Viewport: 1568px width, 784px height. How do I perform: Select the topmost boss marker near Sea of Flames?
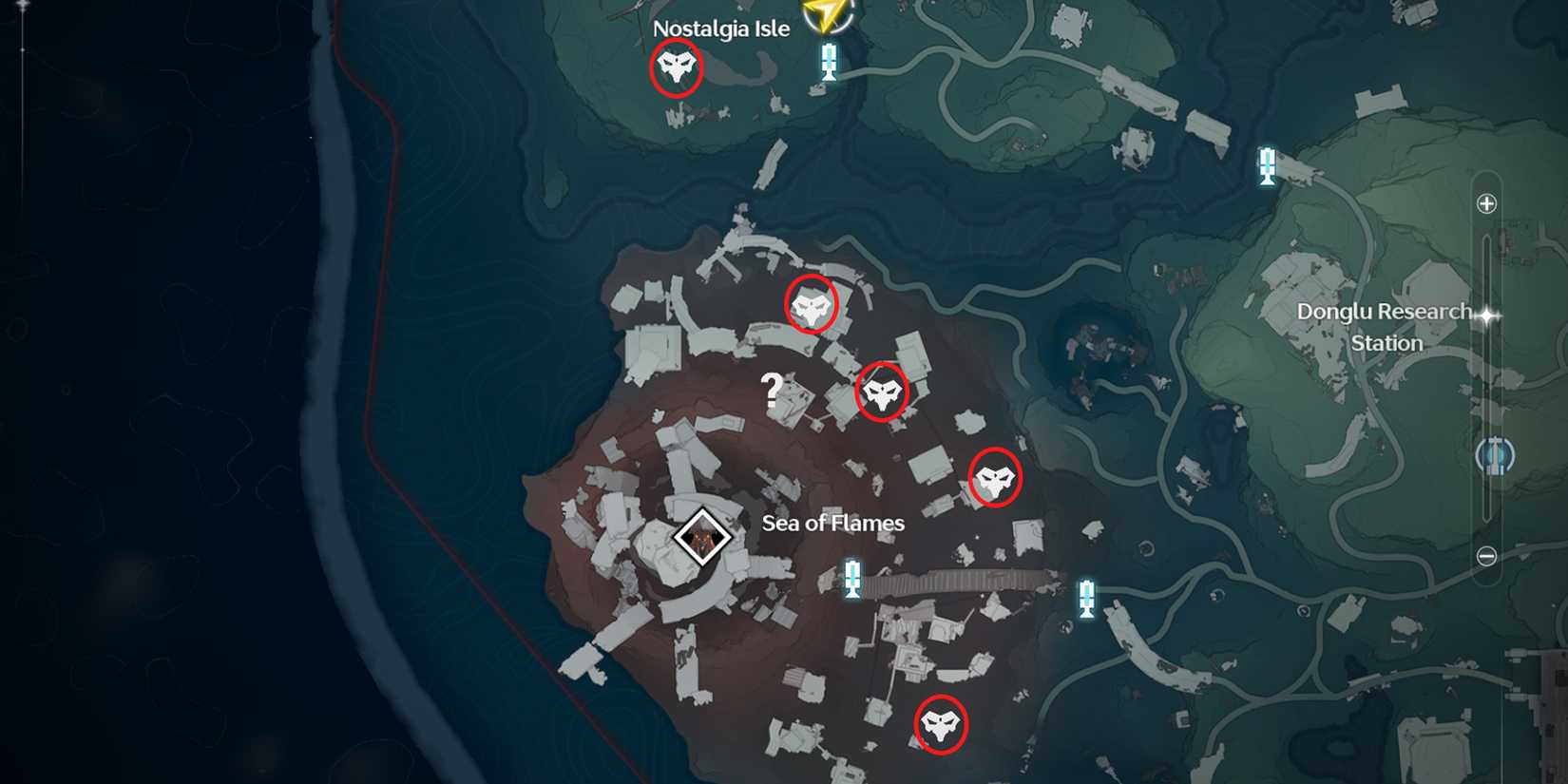[810, 306]
